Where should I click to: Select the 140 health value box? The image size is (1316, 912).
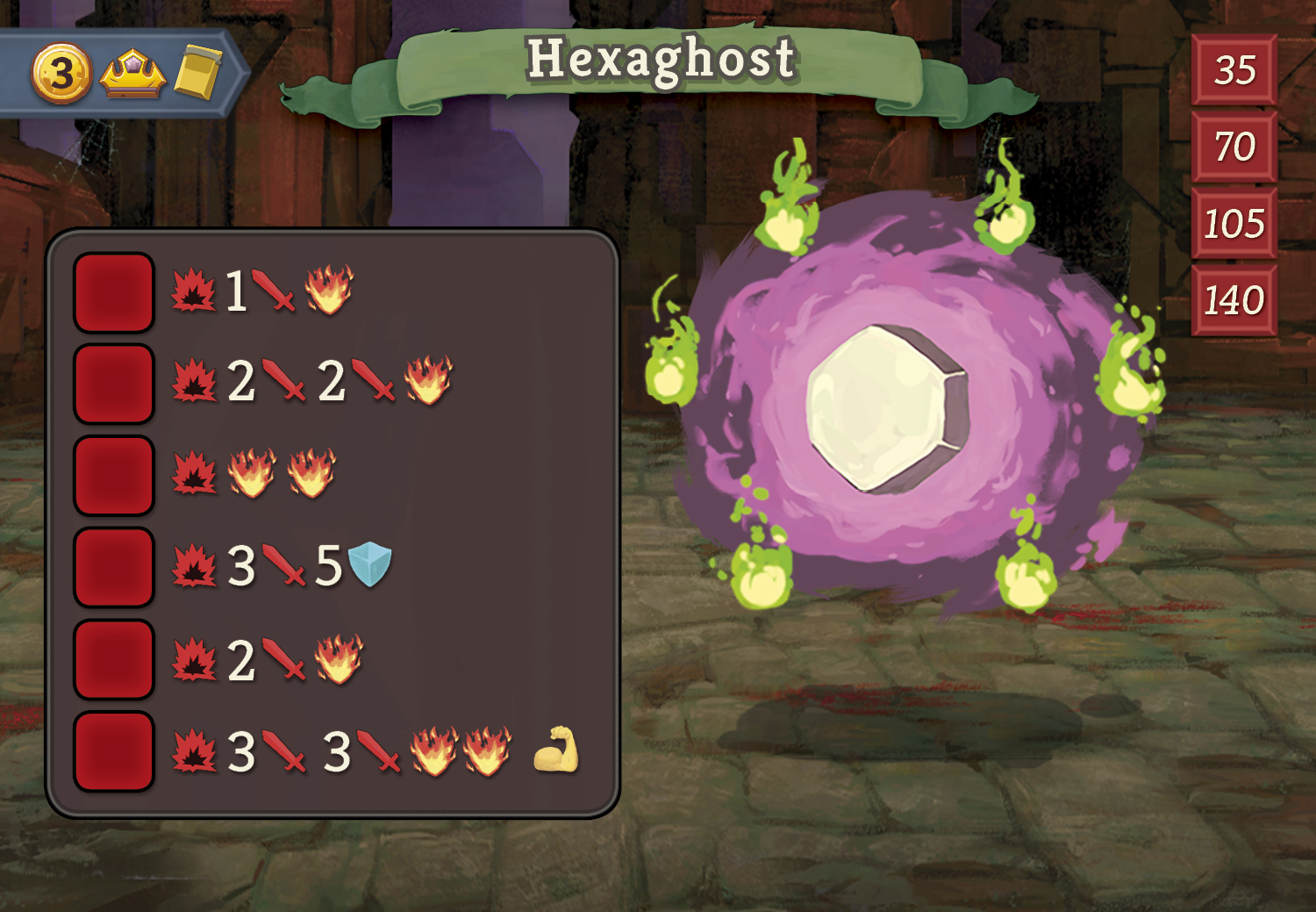click(x=1234, y=300)
